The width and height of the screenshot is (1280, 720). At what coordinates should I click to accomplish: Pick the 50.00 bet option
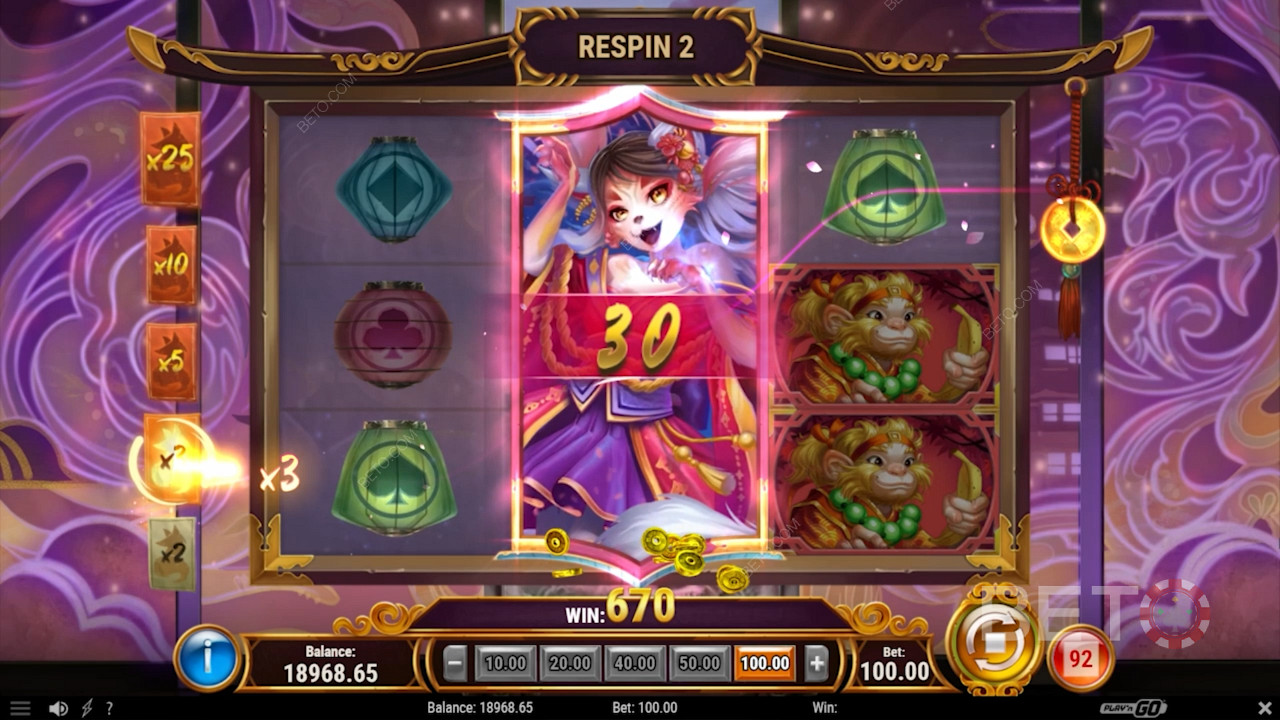[x=699, y=663]
